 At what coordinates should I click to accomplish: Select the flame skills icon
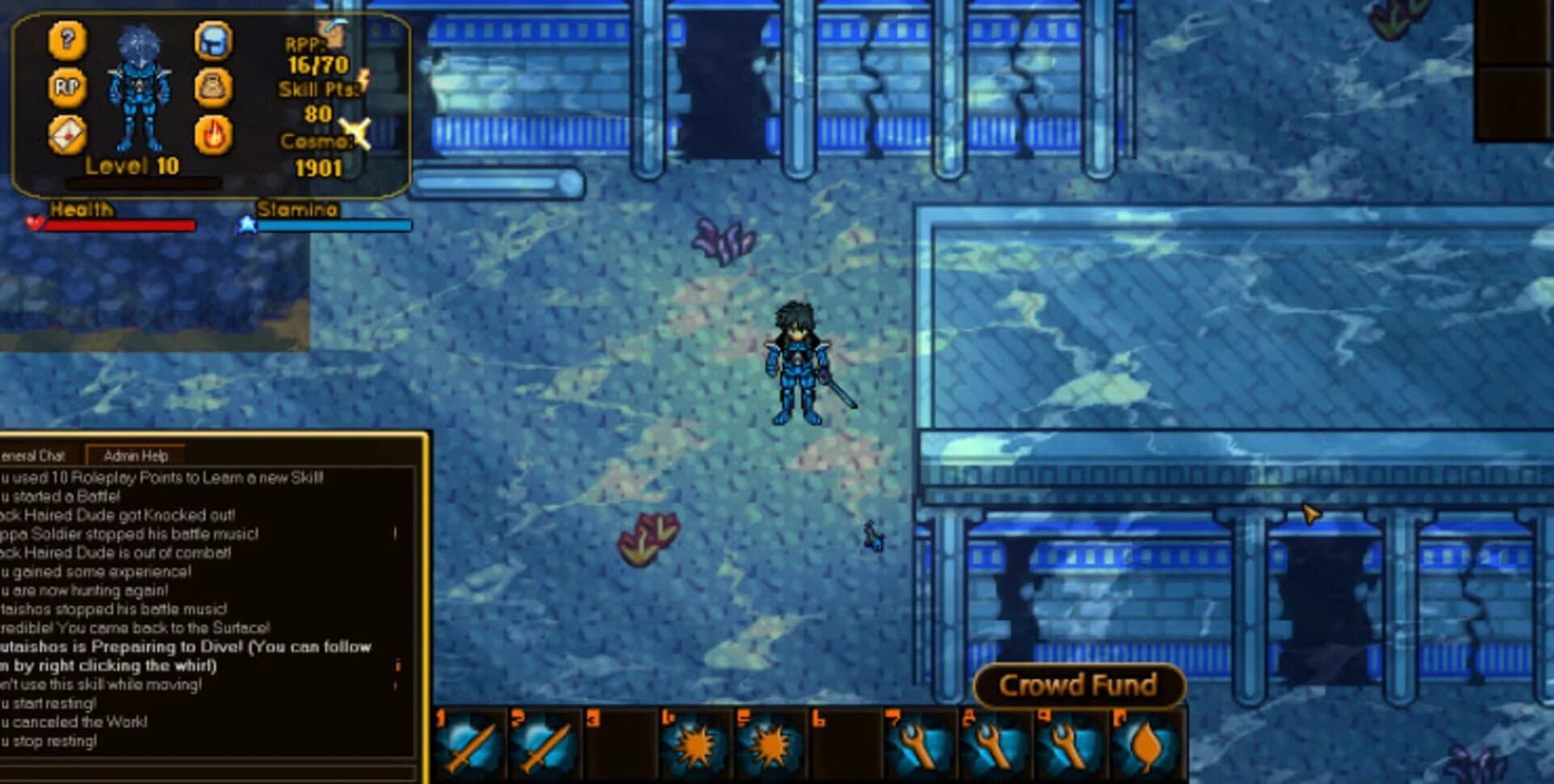pos(214,134)
